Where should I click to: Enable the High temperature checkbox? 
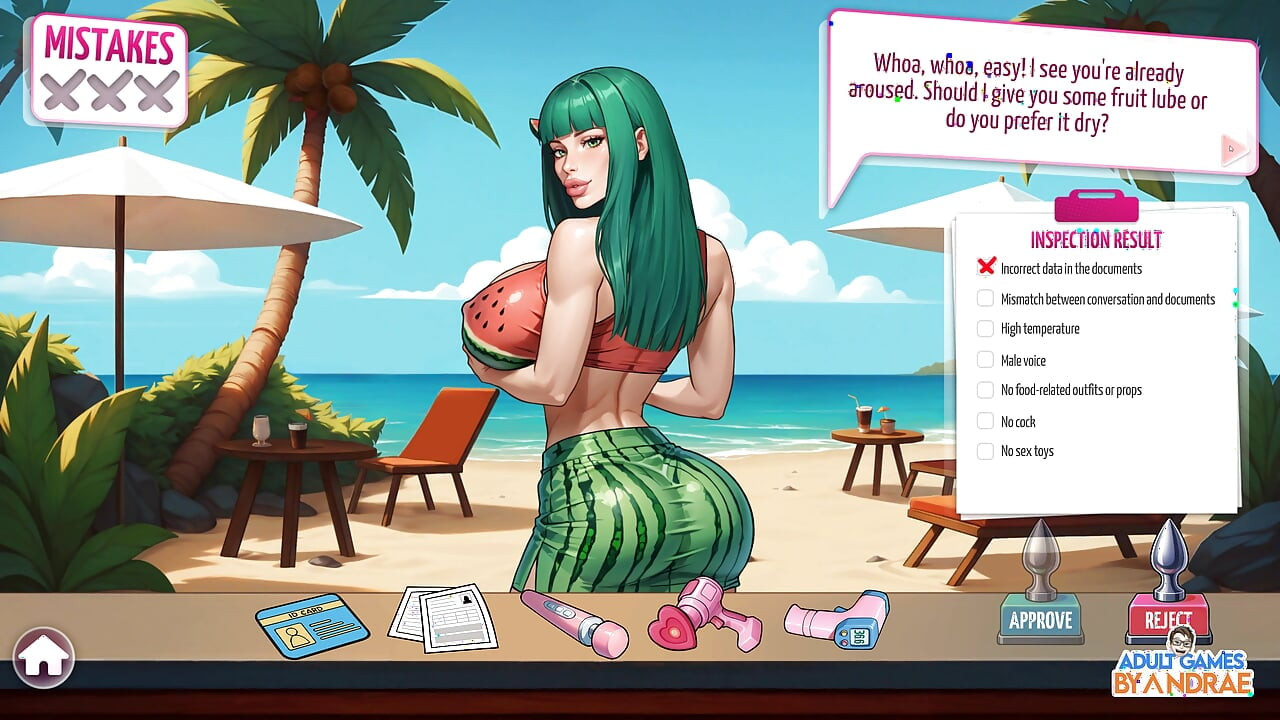[985, 329]
